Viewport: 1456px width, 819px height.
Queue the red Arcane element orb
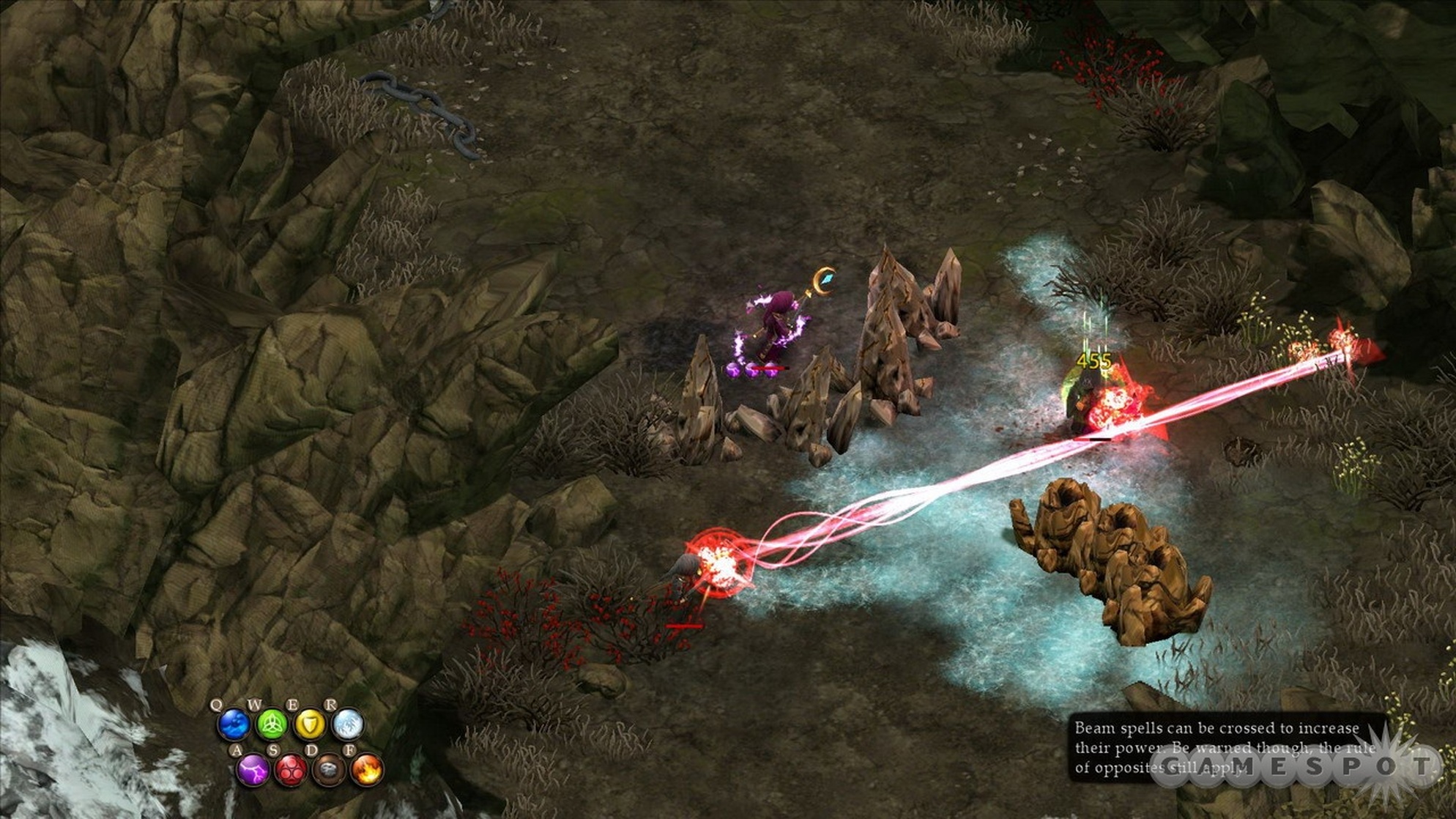point(291,771)
